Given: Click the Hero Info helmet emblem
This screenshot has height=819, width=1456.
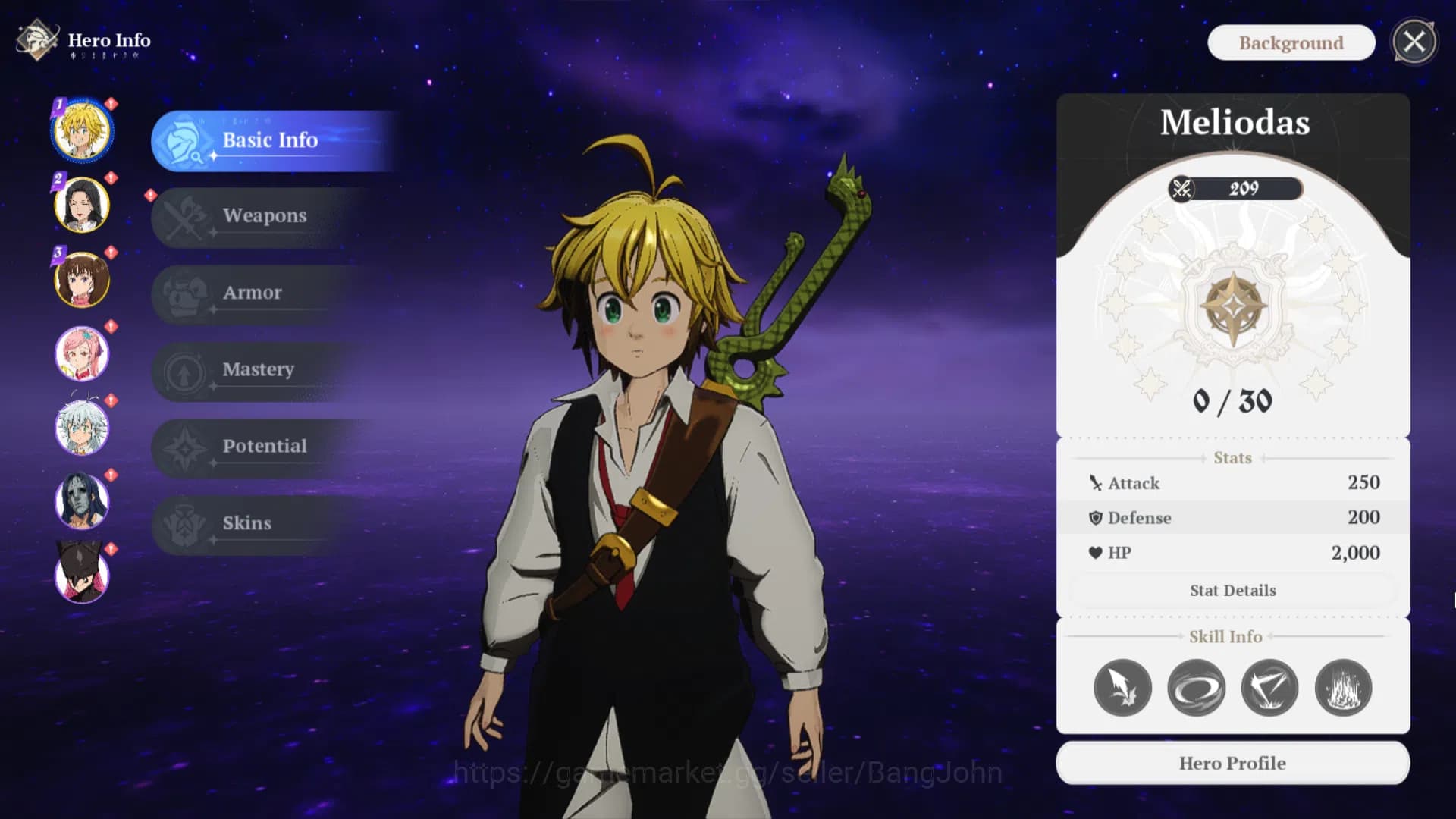Looking at the screenshot, I should click(36, 40).
